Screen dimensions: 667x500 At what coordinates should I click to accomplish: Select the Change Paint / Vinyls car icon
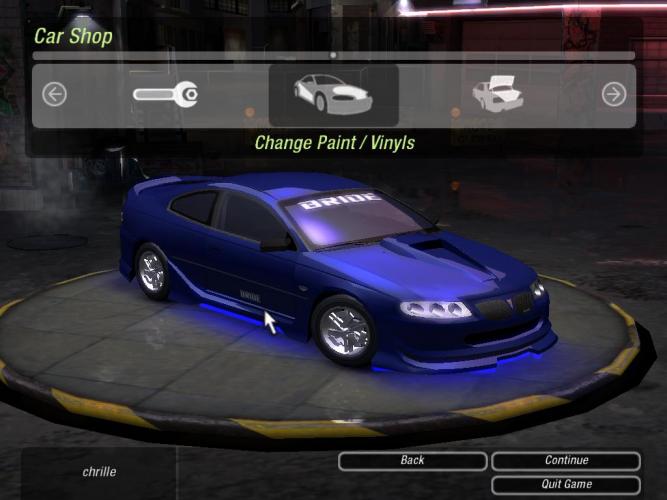333,95
